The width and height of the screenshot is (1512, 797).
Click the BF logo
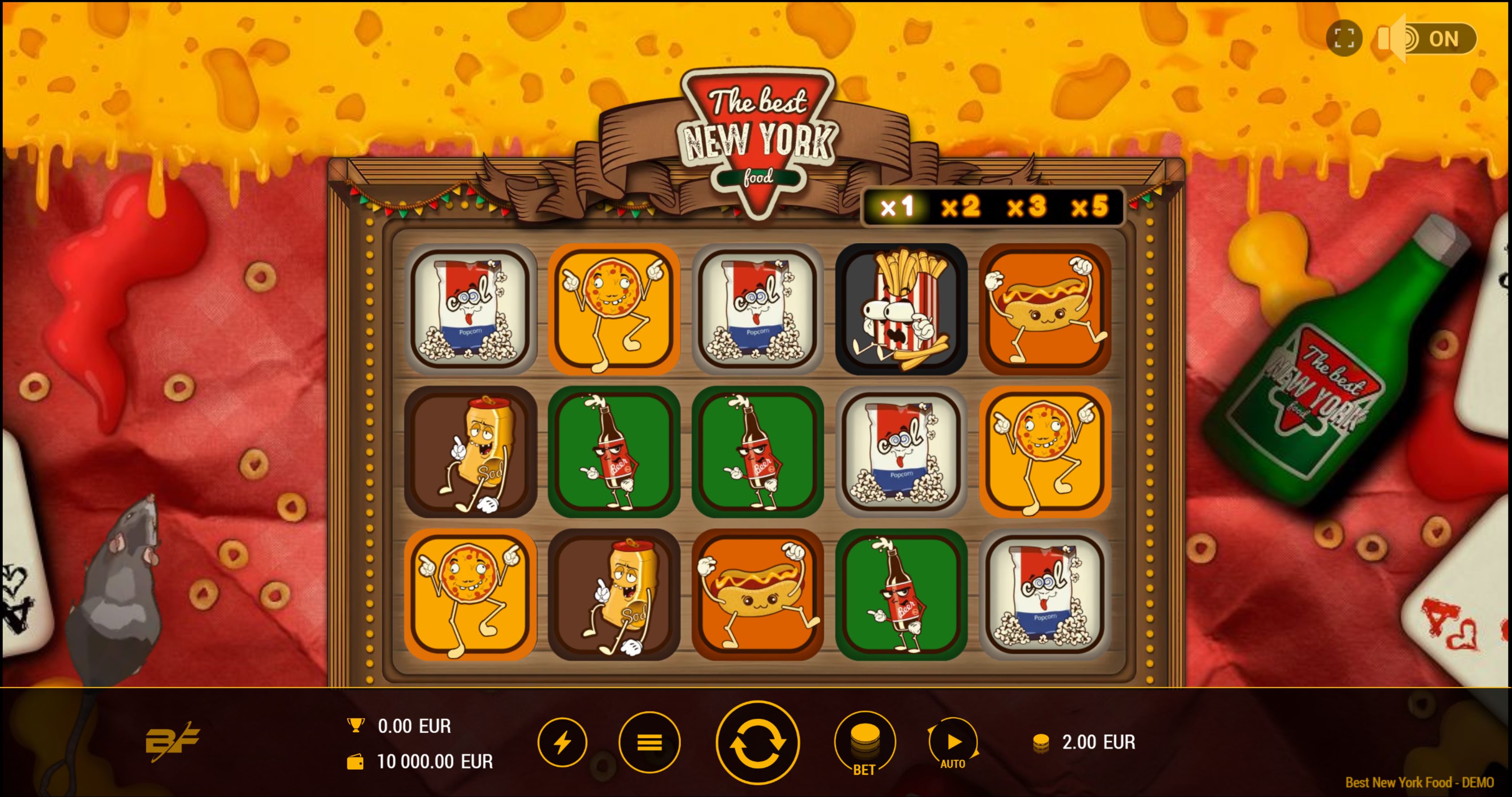pos(172,742)
